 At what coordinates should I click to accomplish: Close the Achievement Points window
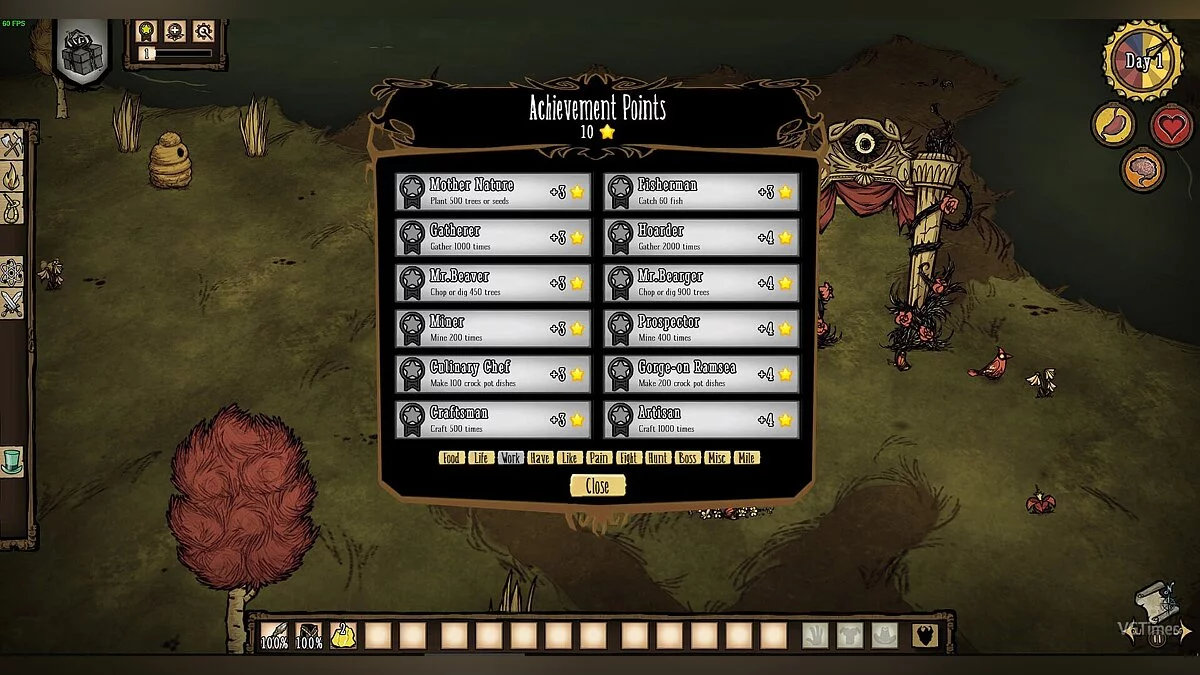[597, 486]
